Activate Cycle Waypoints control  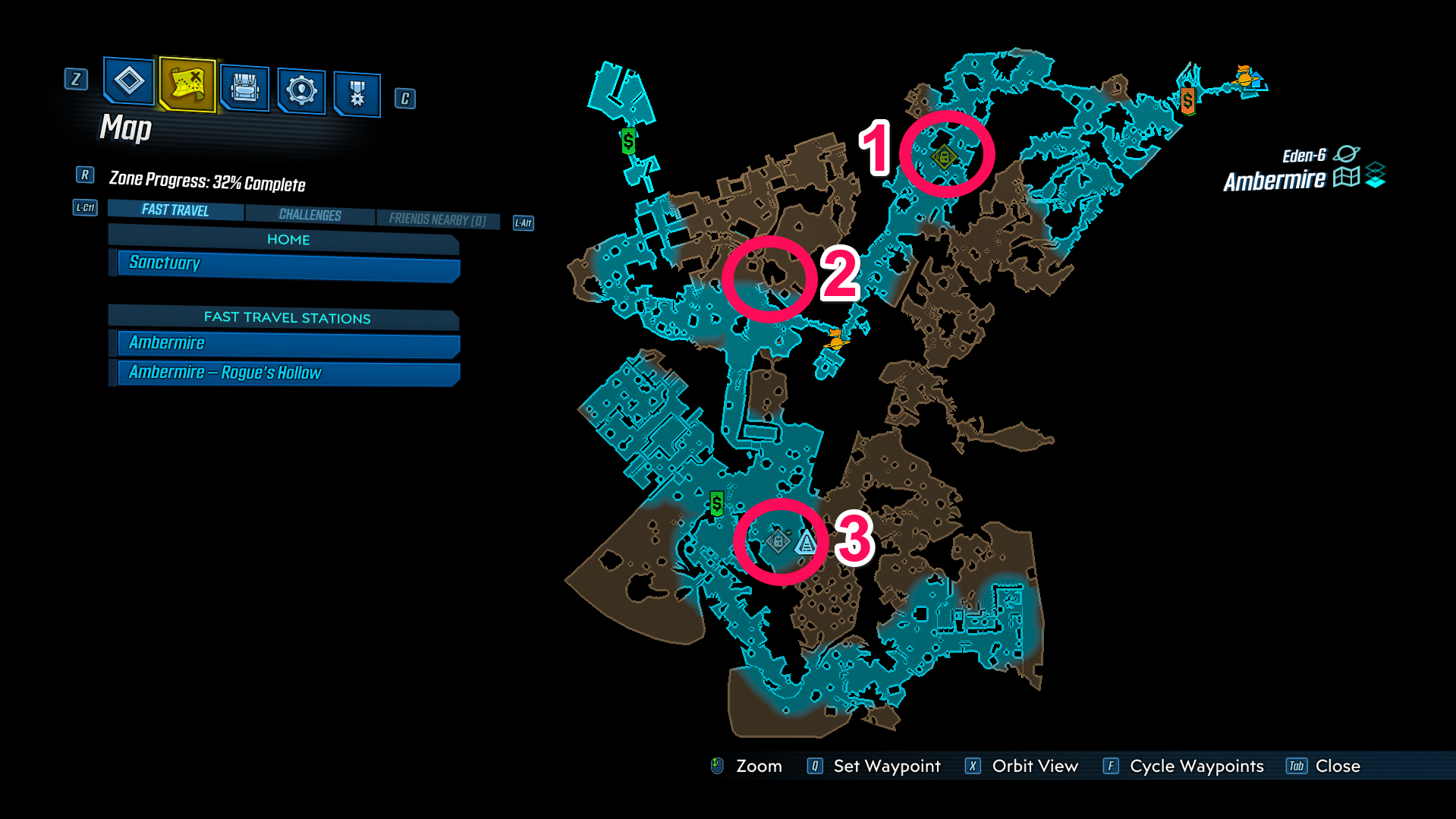tap(1196, 766)
